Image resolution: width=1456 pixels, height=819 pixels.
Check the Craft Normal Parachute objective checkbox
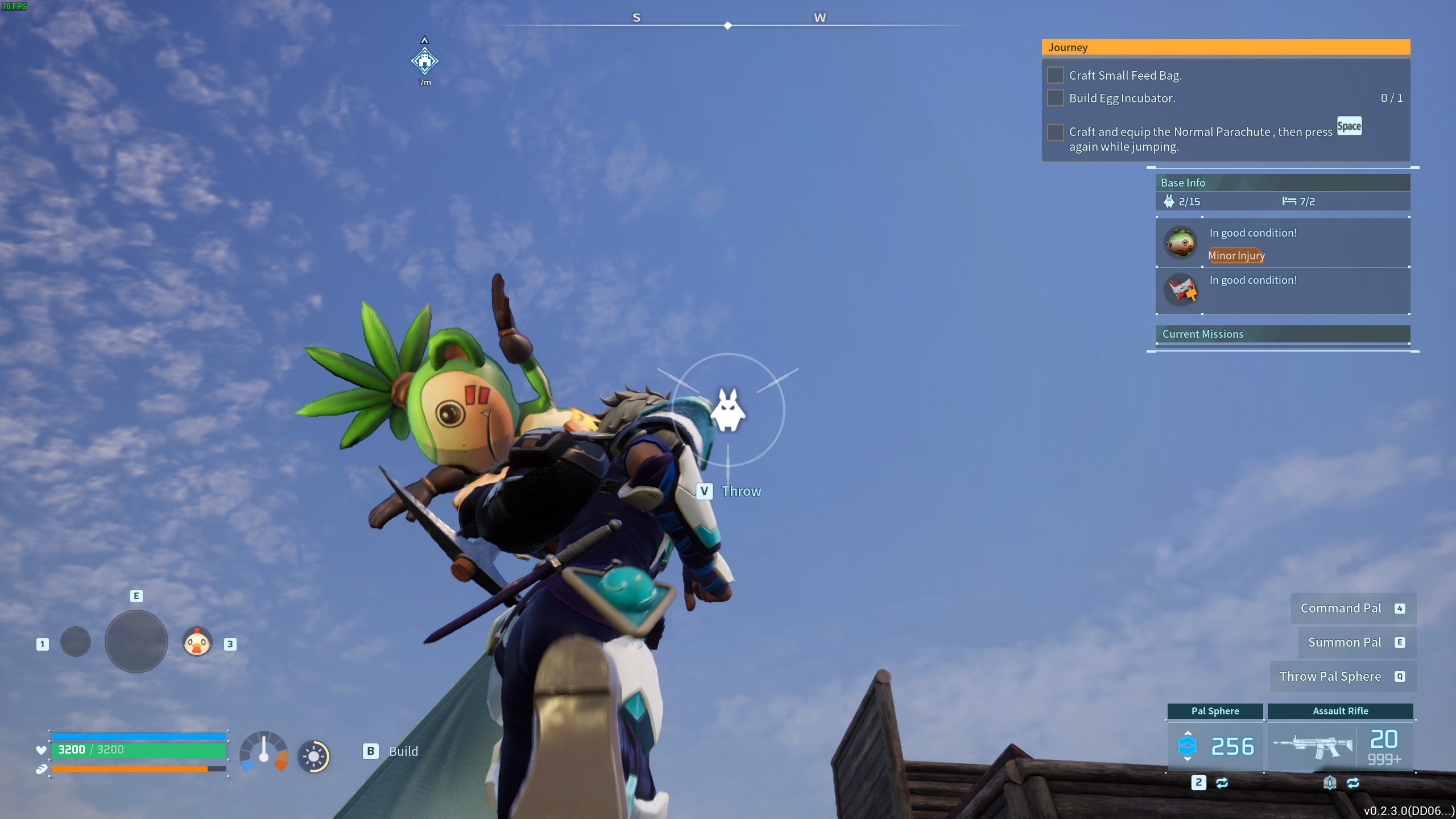point(1056,132)
